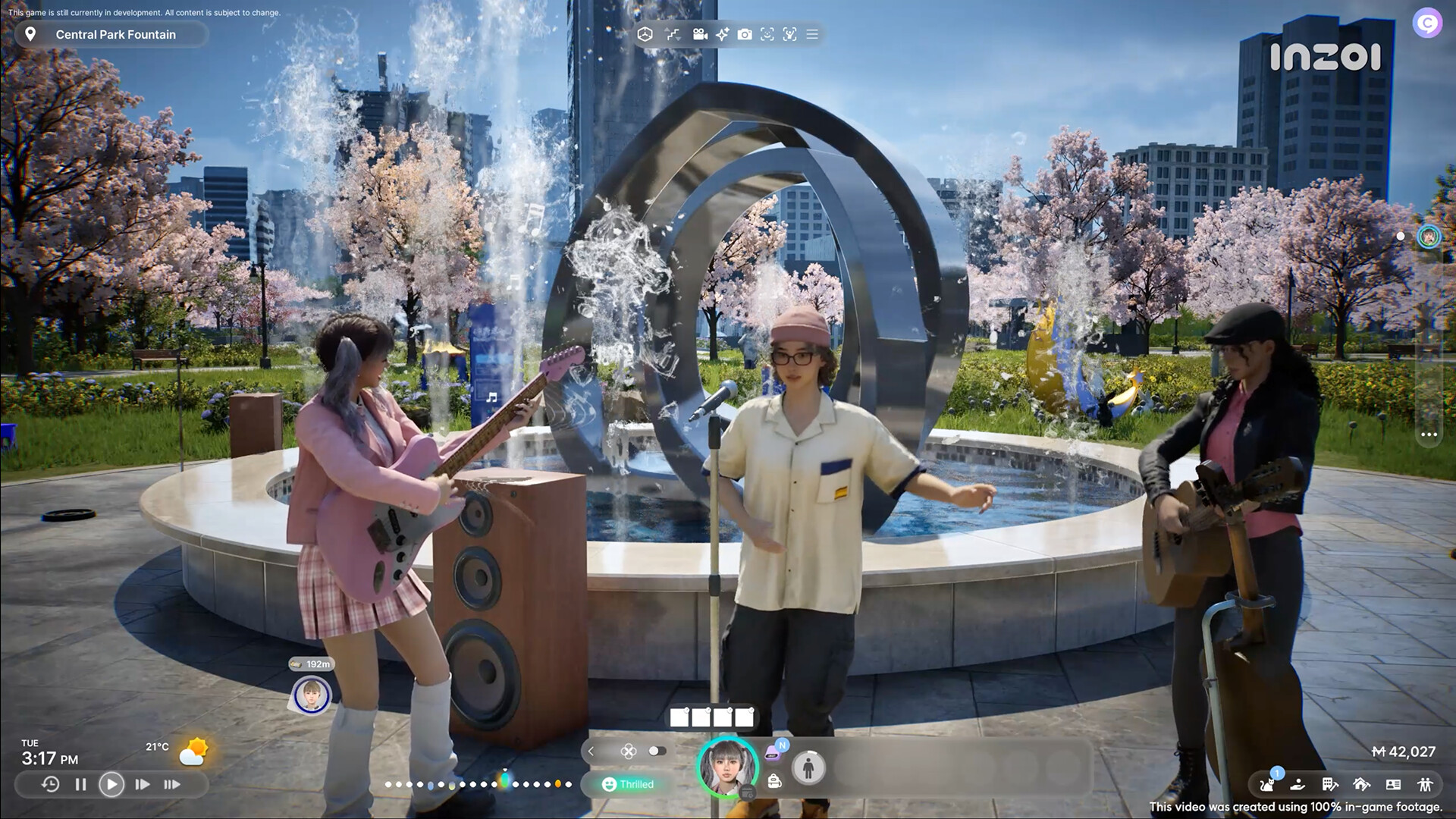Open the relationships icon in the dock
The height and width of the screenshot is (819, 1456).
pos(1427,785)
